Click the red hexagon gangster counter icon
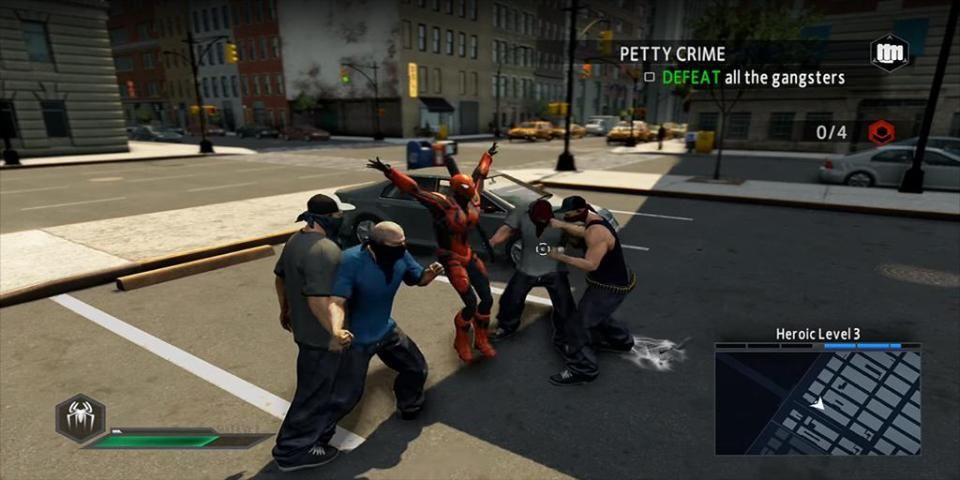The height and width of the screenshot is (480, 960). pos(881,132)
